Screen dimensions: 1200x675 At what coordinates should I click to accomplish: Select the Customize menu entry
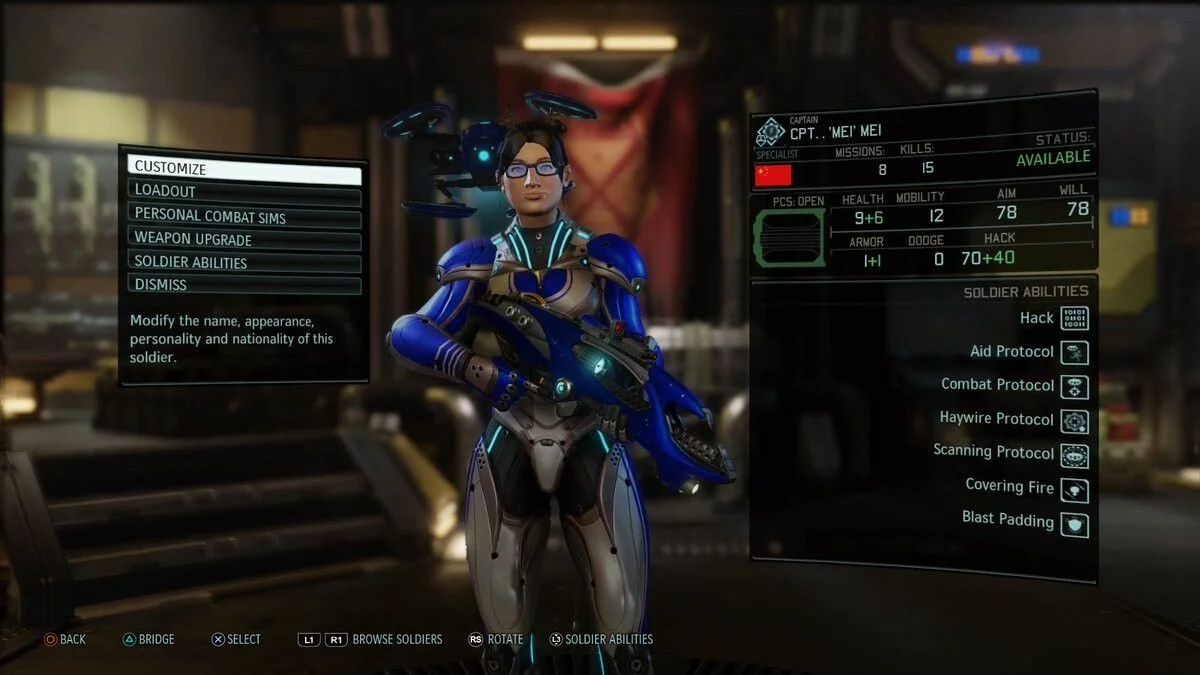(244, 168)
